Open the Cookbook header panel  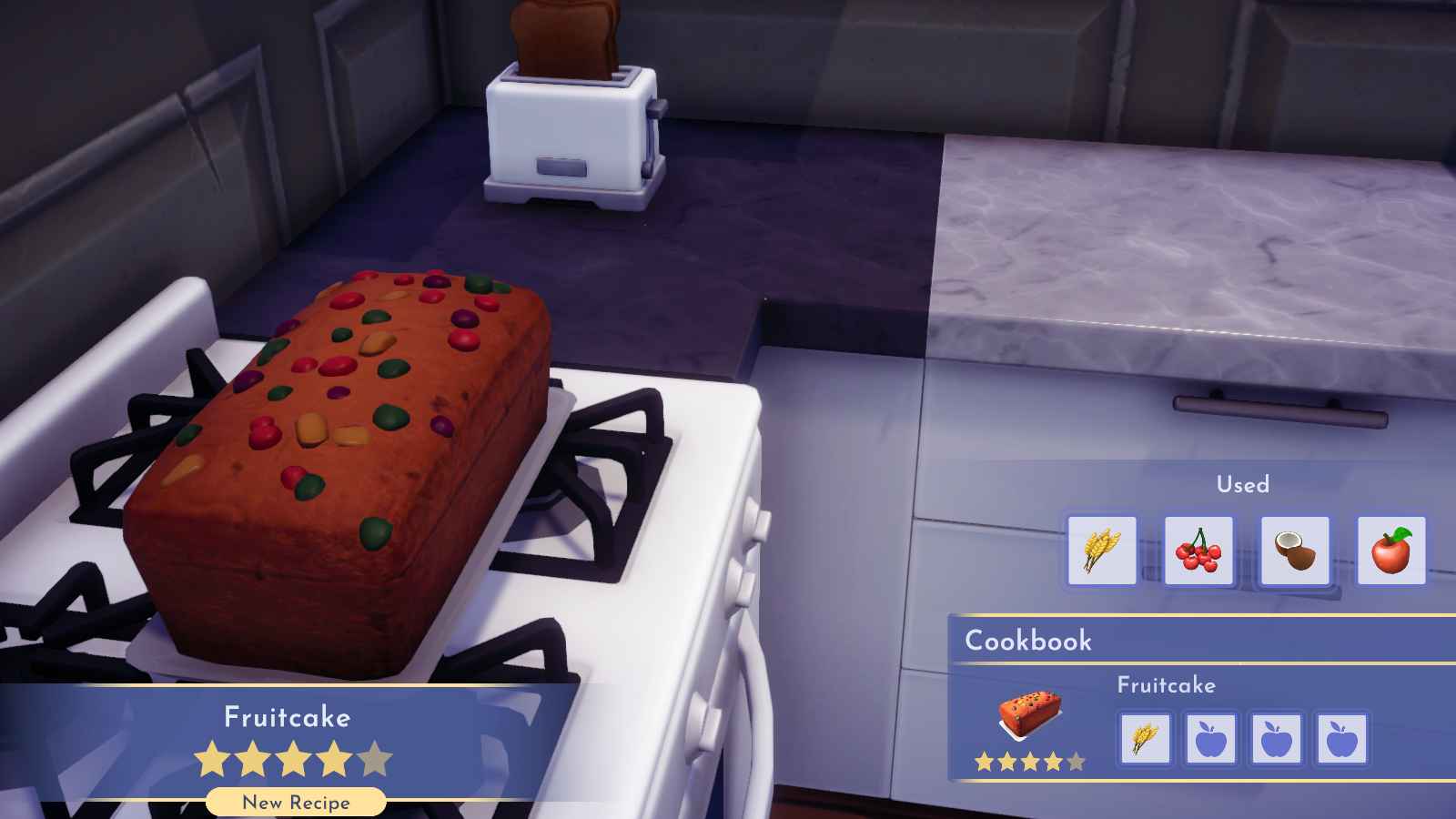[1028, 640]
